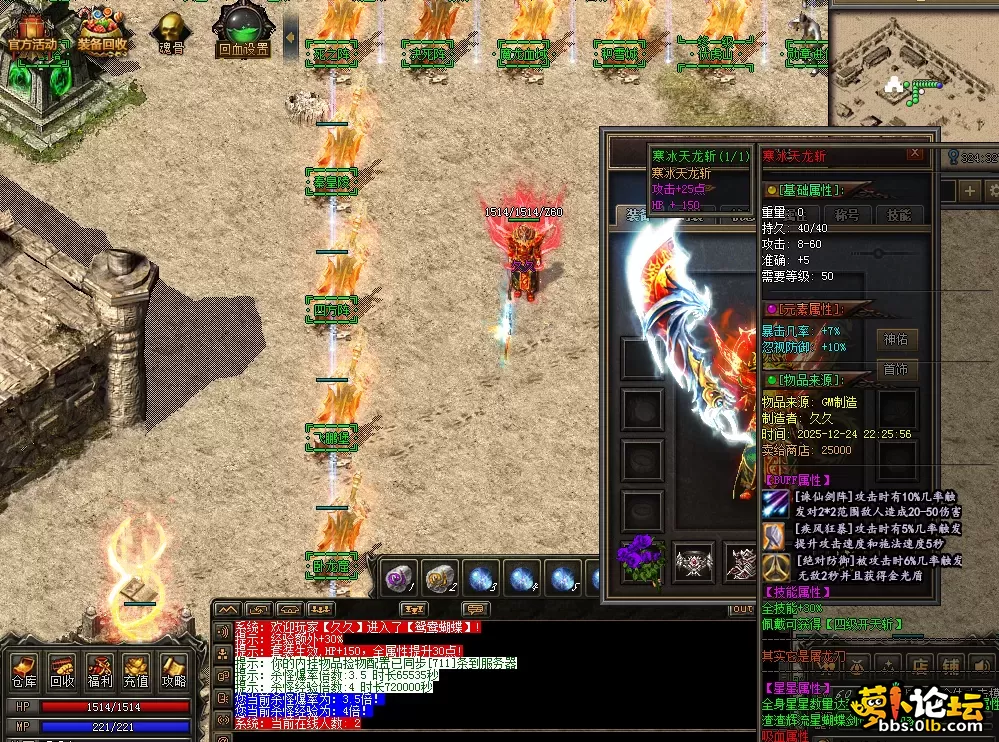
Task: Switch to the 称号 title tab
Action: 847,214
